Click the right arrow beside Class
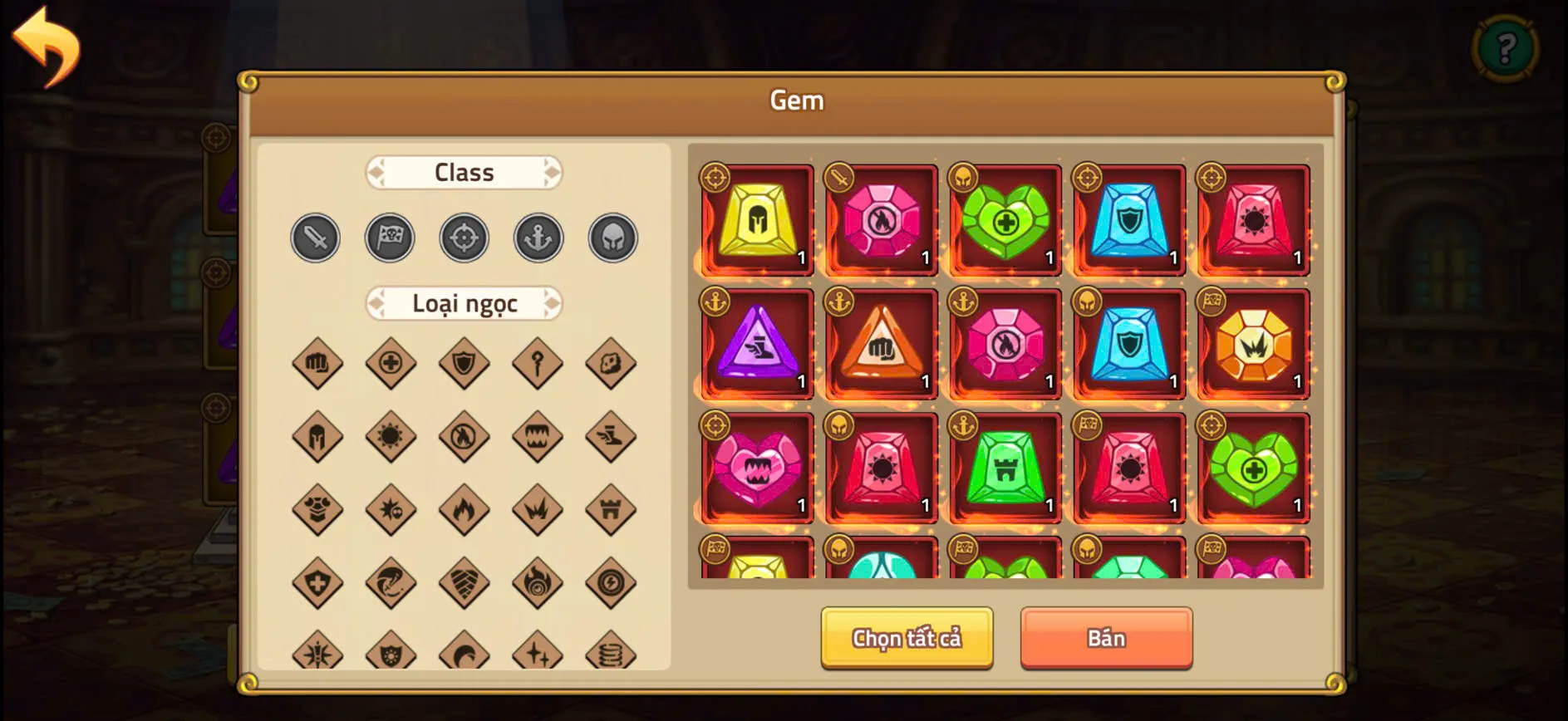 coord(553,172)
